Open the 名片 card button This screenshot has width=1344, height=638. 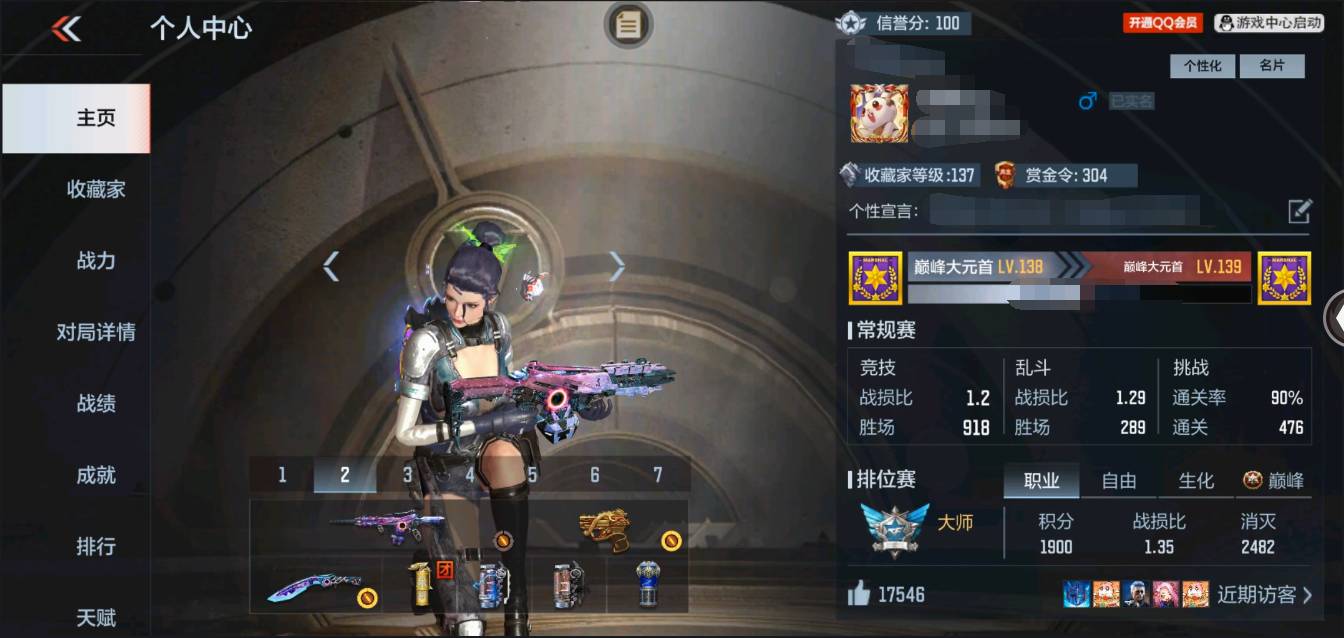[x=1272, y=66]
